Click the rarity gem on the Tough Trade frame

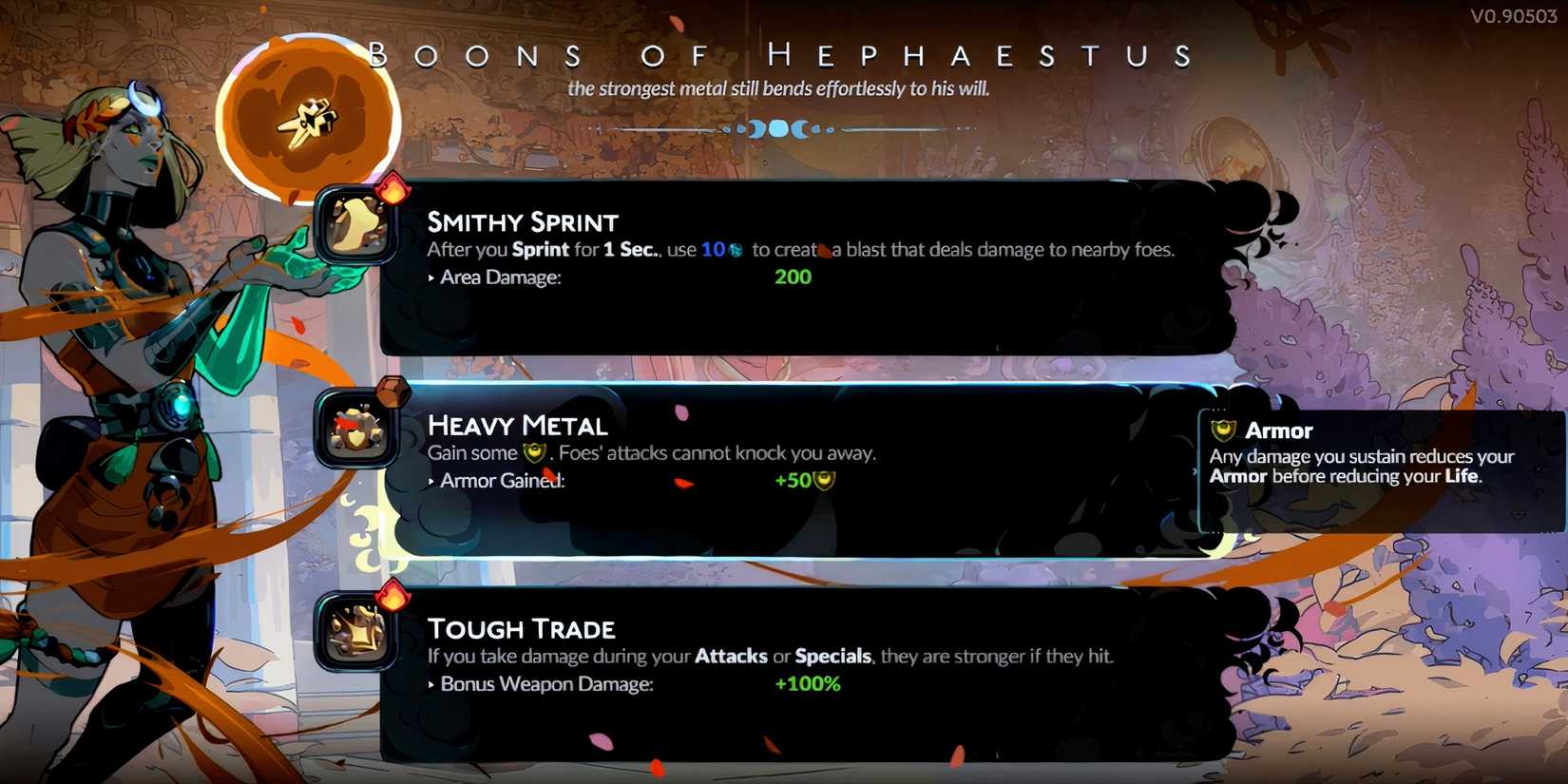coord(392,599)
